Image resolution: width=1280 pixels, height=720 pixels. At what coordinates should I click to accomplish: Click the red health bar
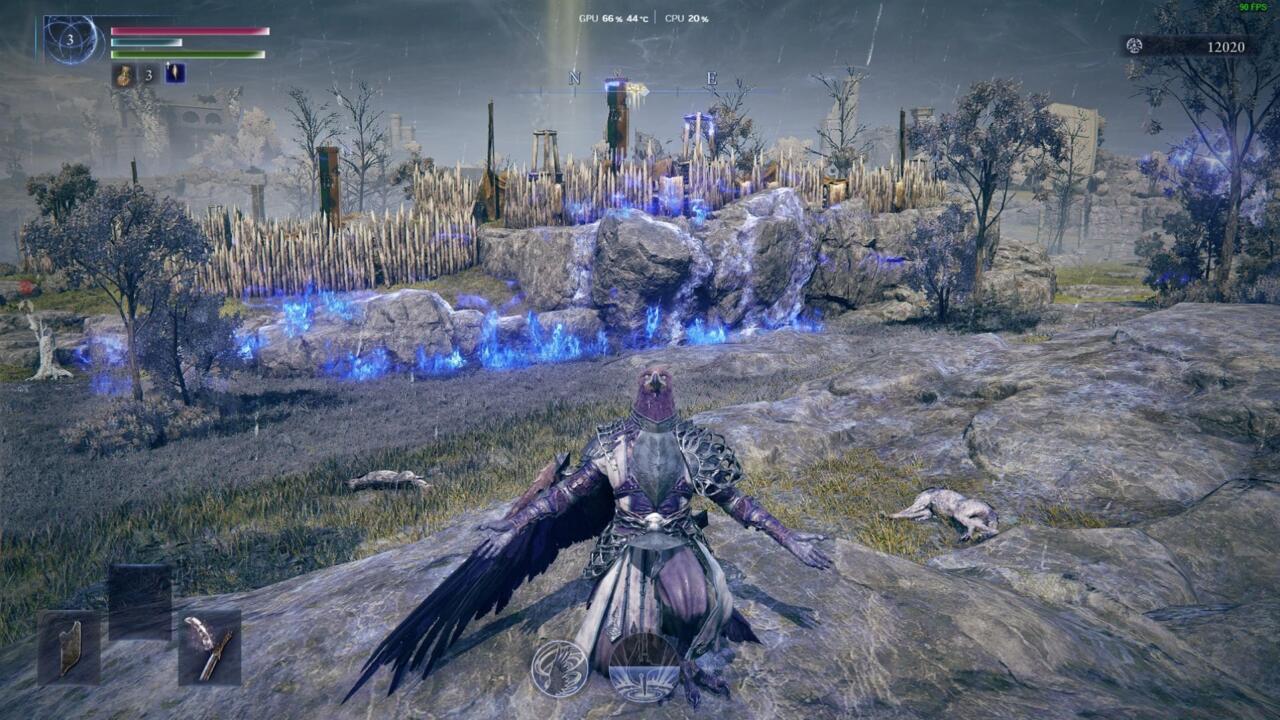190,31
